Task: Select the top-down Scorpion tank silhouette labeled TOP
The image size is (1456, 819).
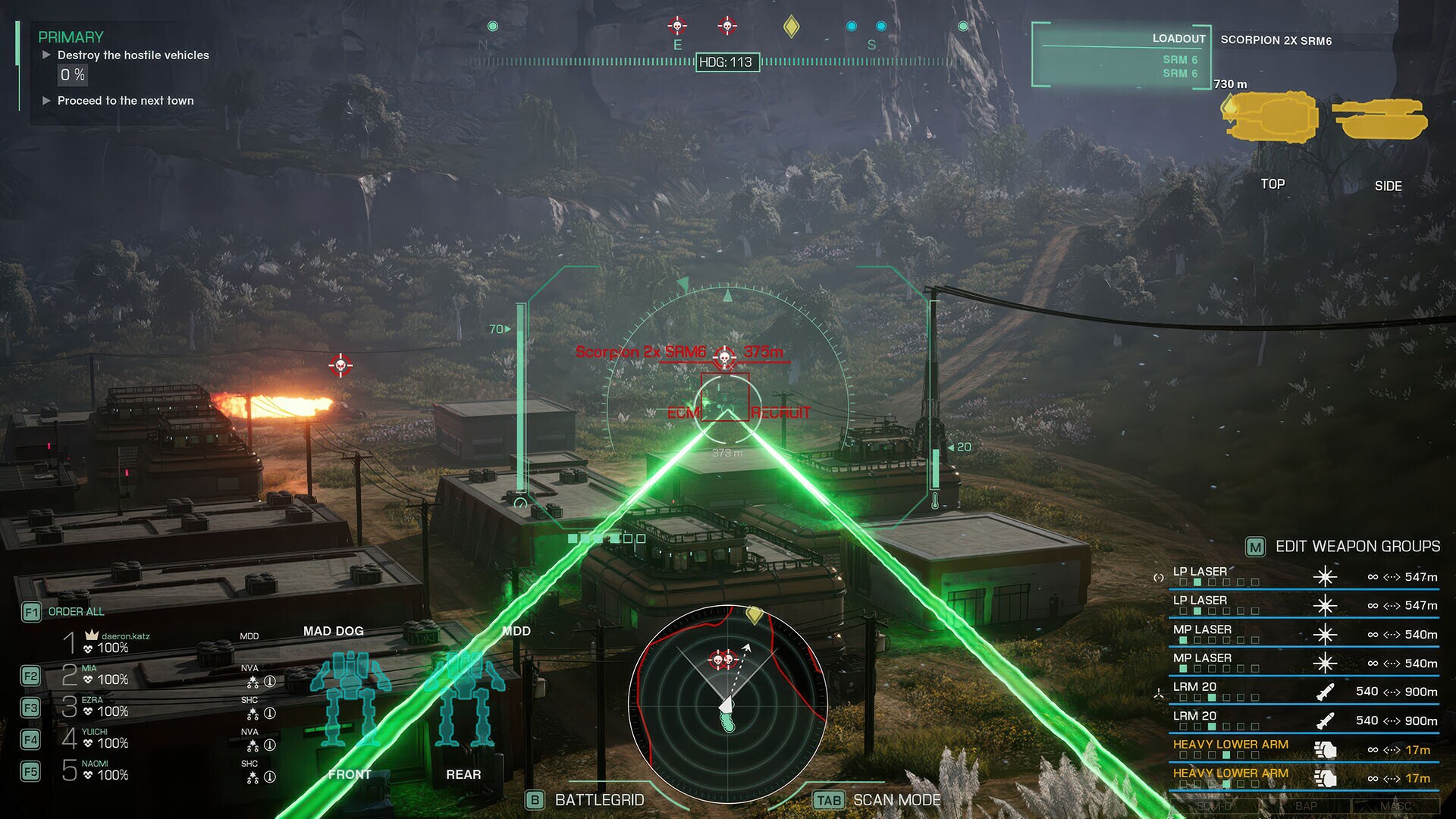Action: (x=1271, y=118)
